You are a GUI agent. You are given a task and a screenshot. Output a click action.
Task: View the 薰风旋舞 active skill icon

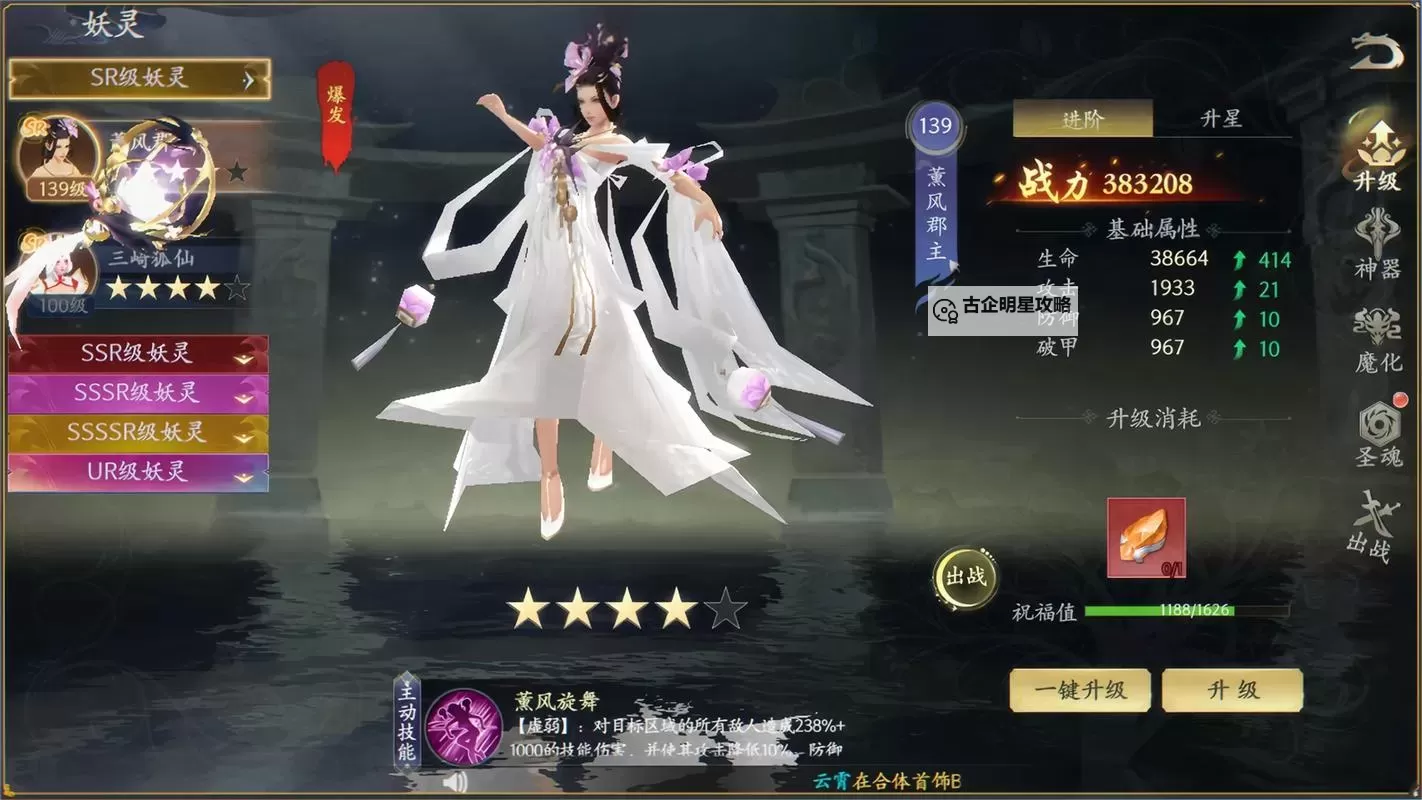pos(463,727)
